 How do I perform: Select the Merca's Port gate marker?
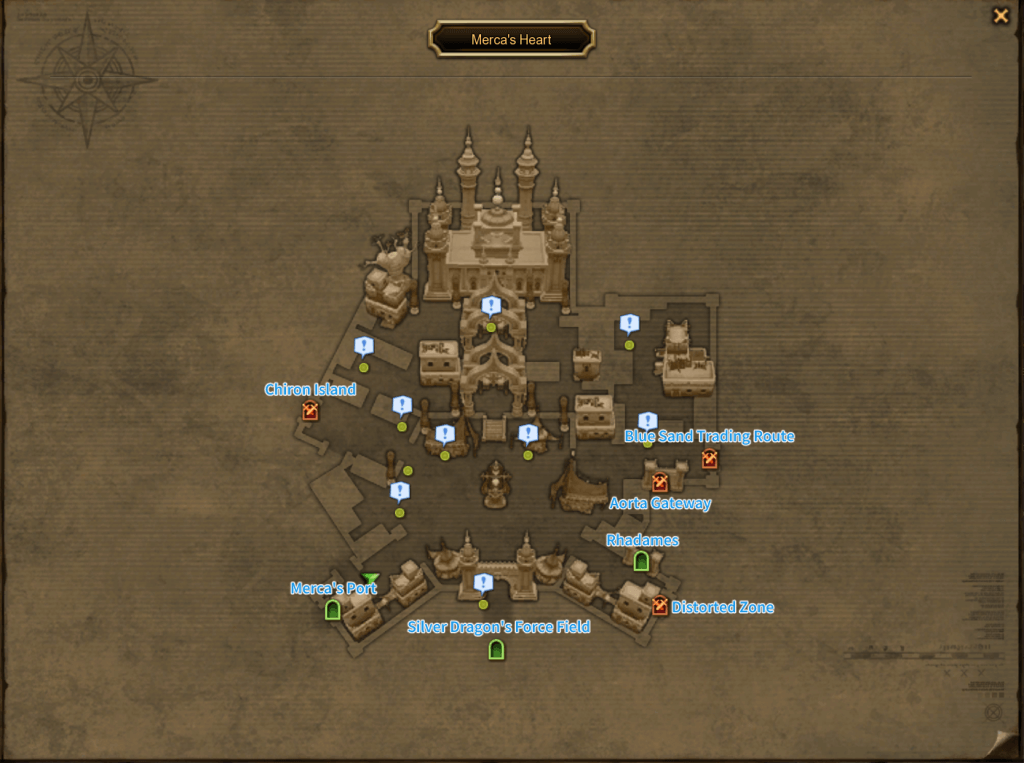tap(333, 609)
